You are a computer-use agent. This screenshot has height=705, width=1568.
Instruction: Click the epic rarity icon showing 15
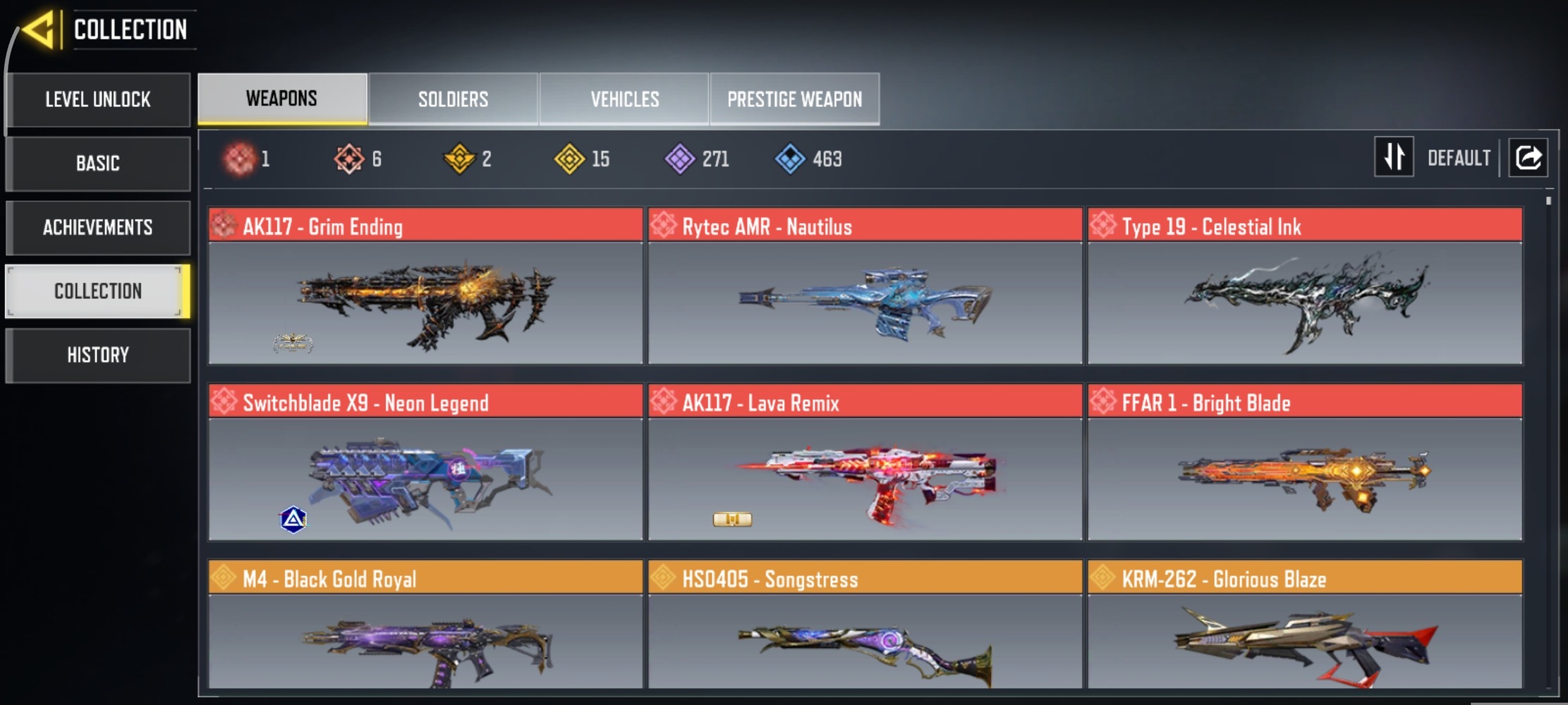[x=571, y=159]
